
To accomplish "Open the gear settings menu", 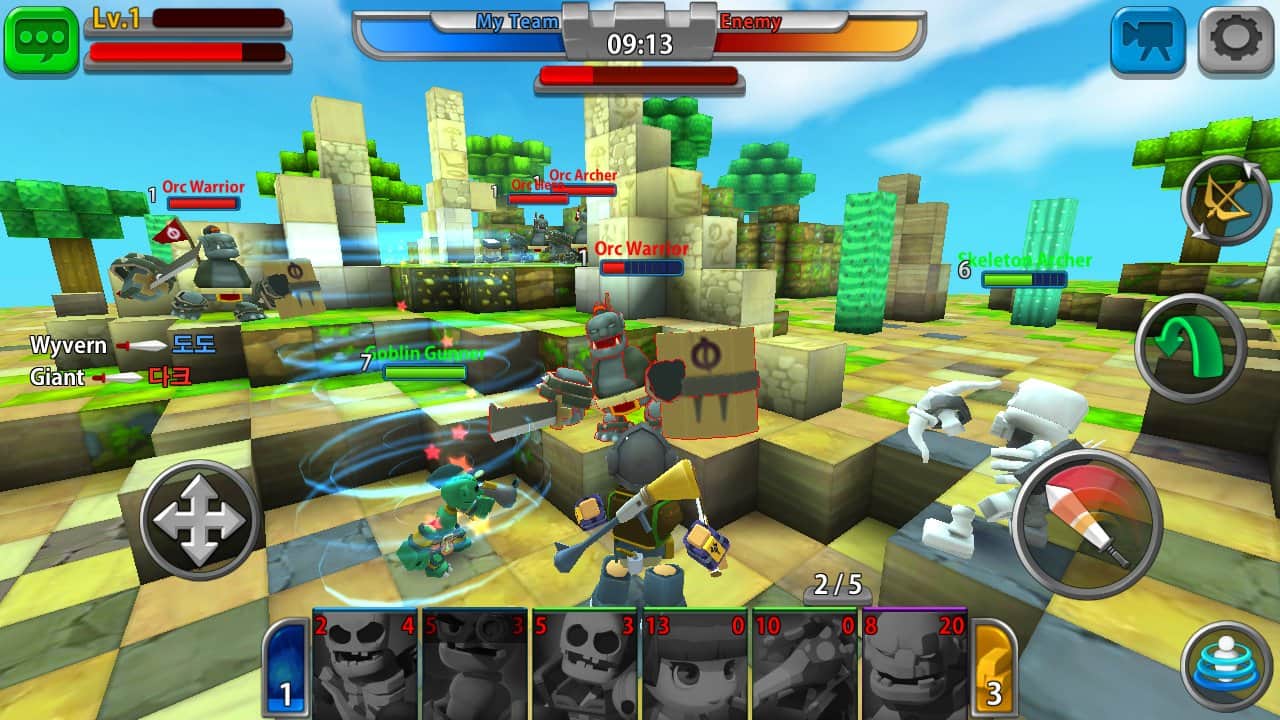I will click(1235, 41).
